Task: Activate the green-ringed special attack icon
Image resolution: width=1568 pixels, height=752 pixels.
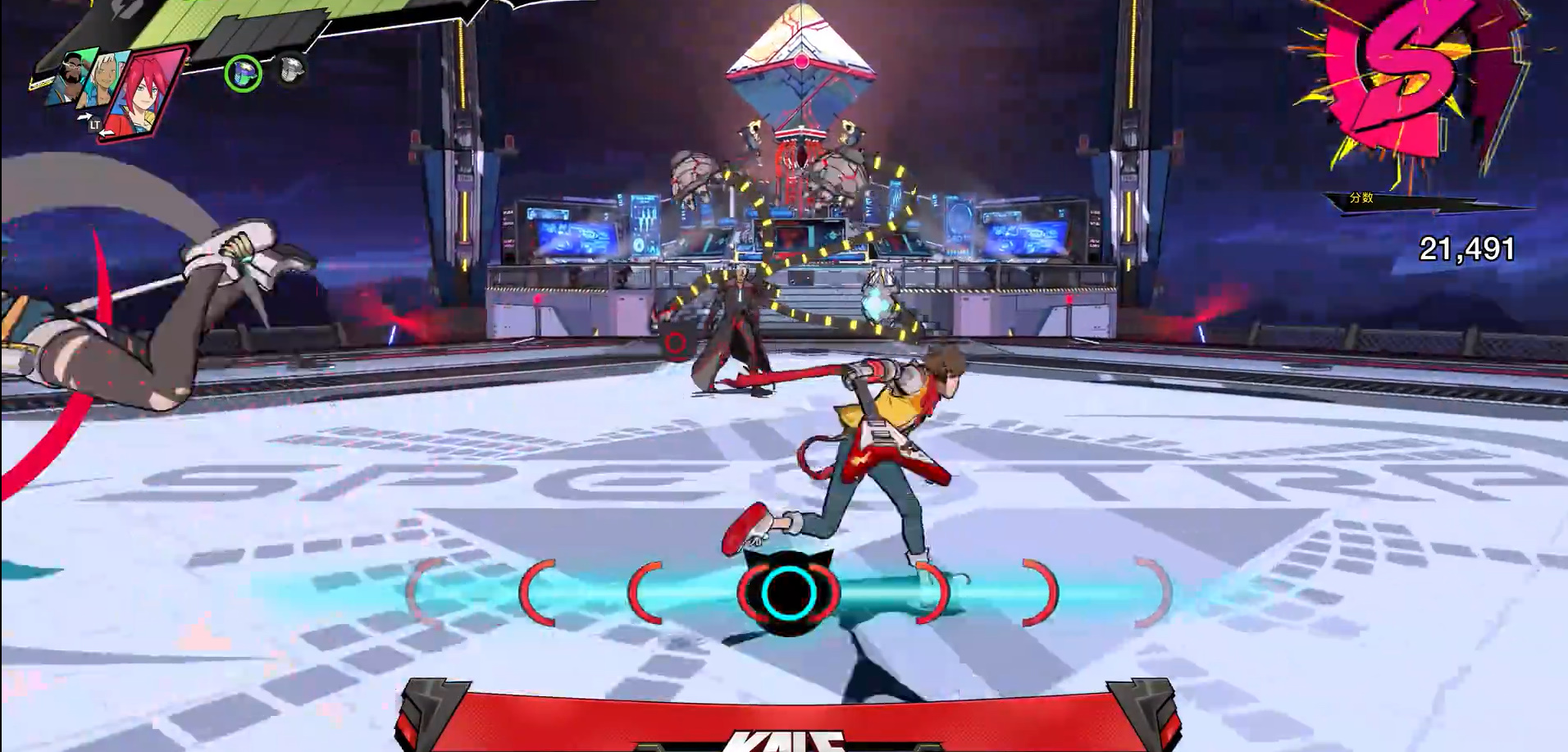Action: coord(244,74)
